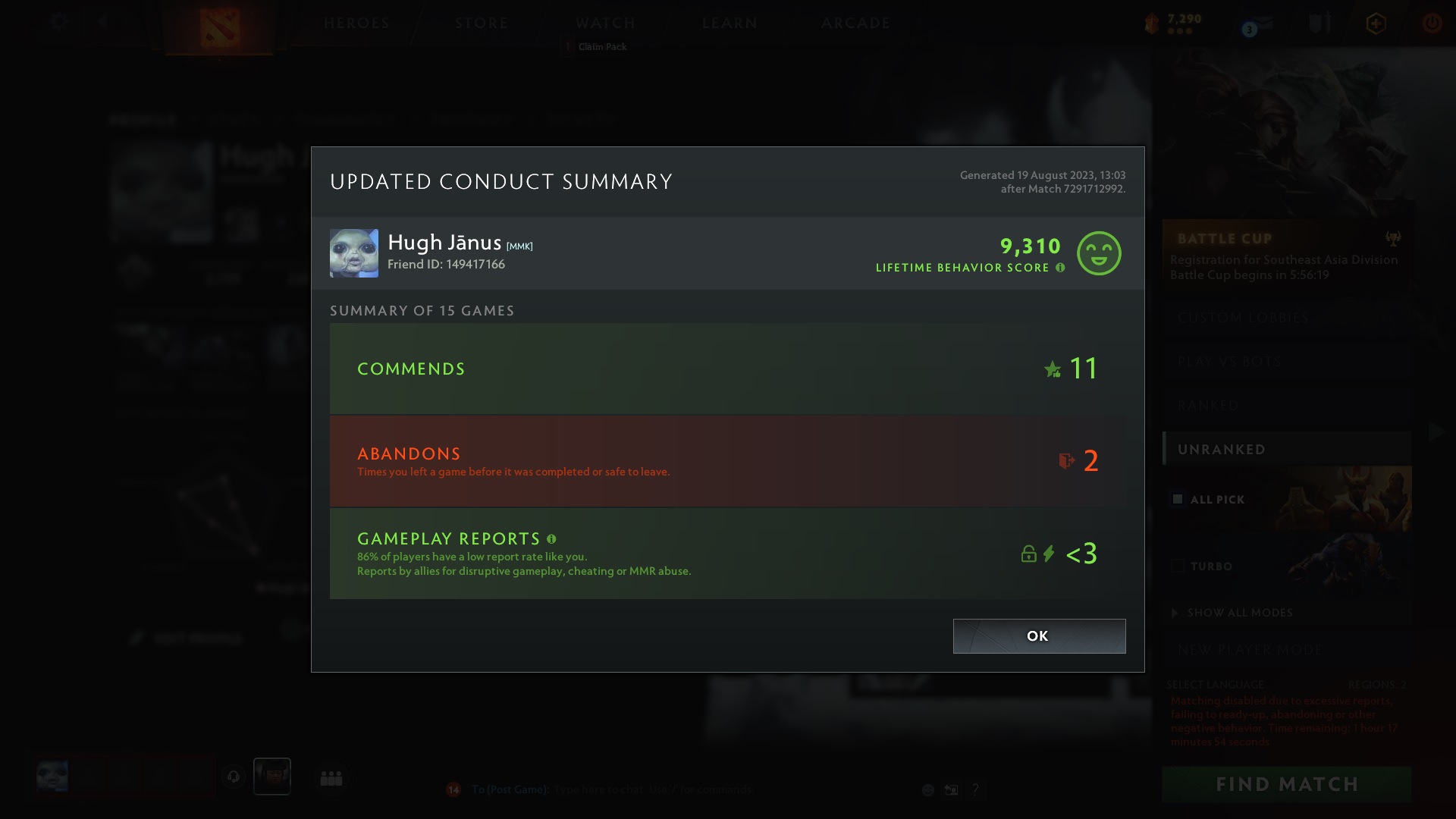Open the Heroes menu
This screenshot has width=1456, height=819.
tap(356, 23)
